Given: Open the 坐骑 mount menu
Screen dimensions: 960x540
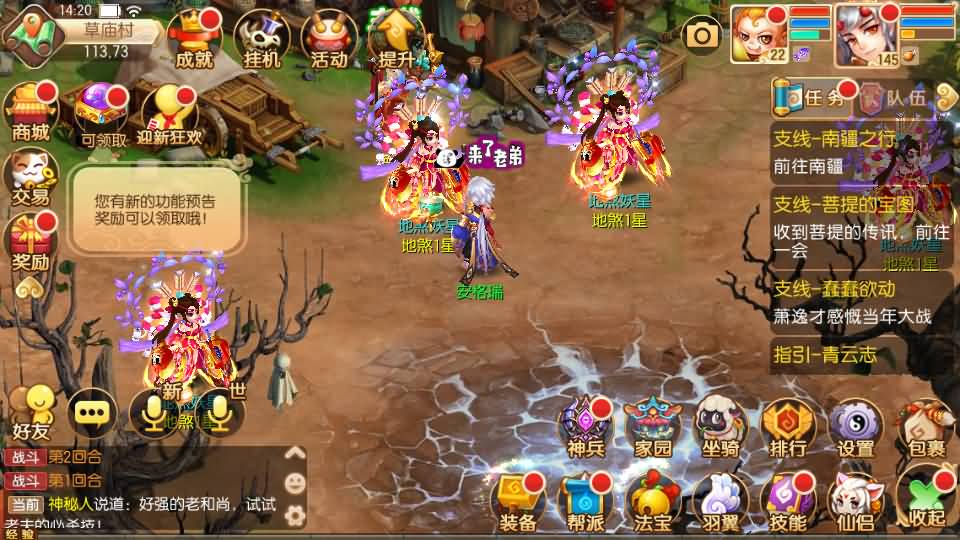Looking at the screenshot, I should [721, 428].
